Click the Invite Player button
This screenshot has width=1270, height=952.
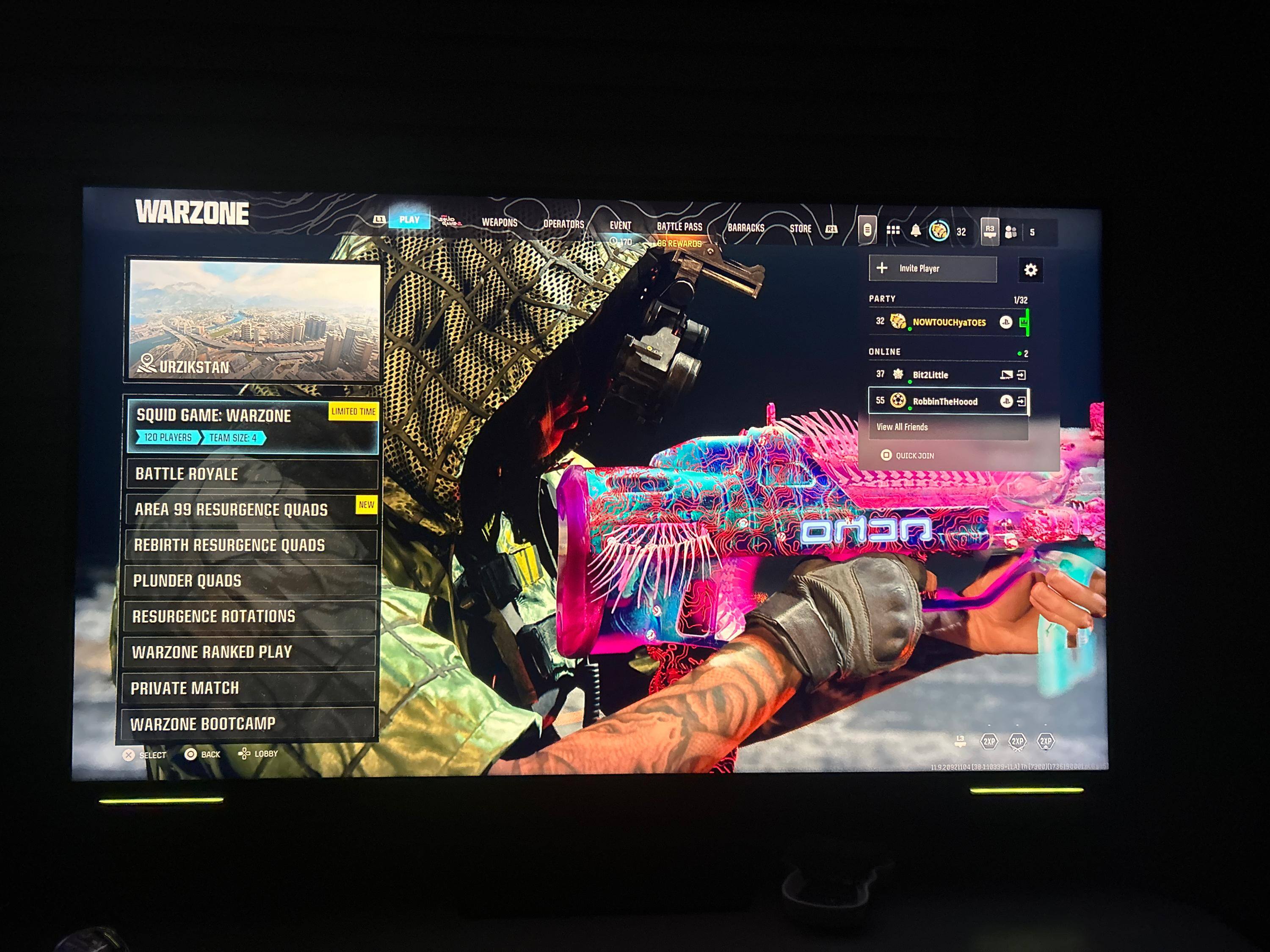[x=933, y=269]
